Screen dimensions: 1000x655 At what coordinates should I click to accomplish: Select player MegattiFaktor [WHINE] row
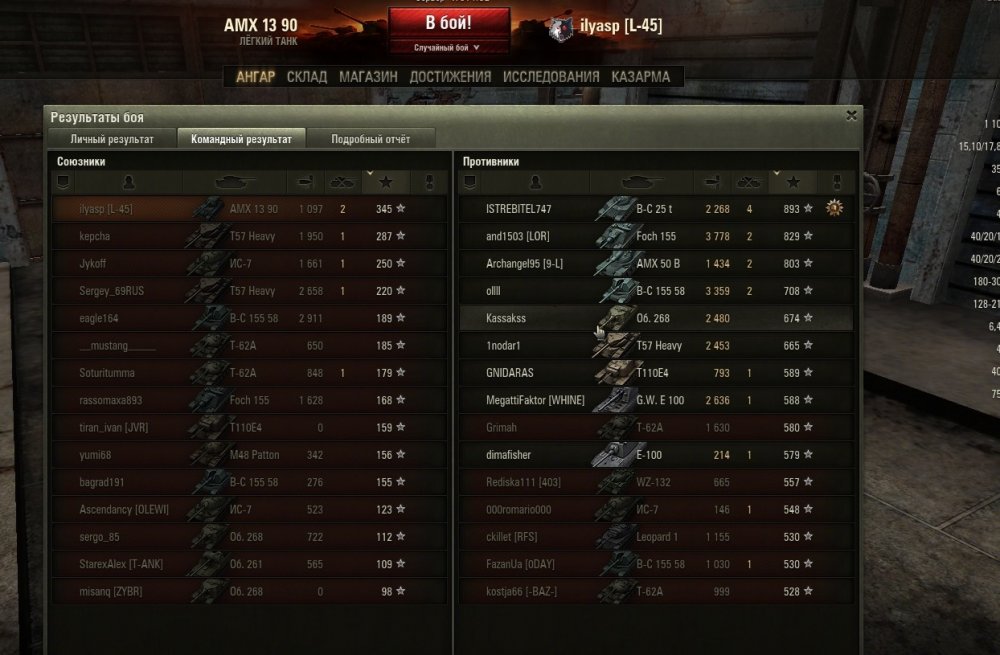pyautogui.click(x=655, y=400)
